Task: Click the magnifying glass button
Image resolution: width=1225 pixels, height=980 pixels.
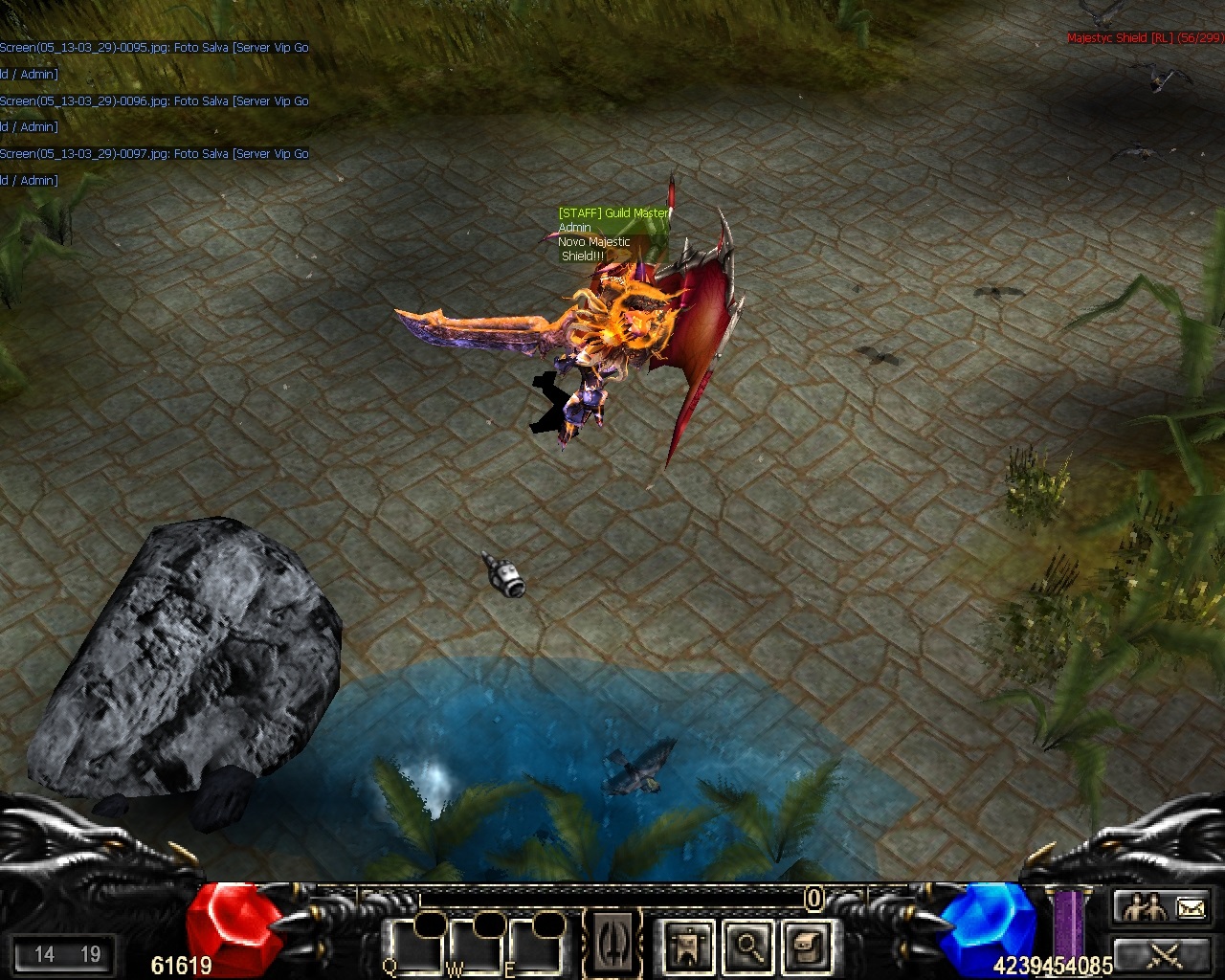Action: (747, 946)
